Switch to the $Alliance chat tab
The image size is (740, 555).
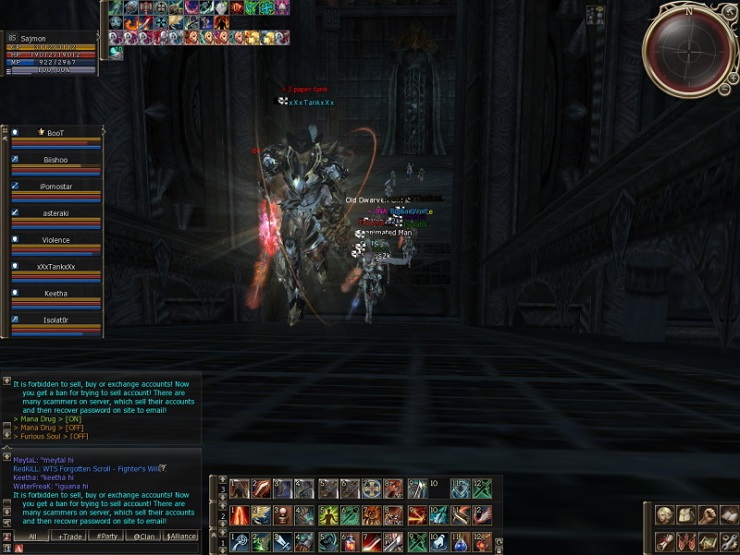[x=181, y=537]
